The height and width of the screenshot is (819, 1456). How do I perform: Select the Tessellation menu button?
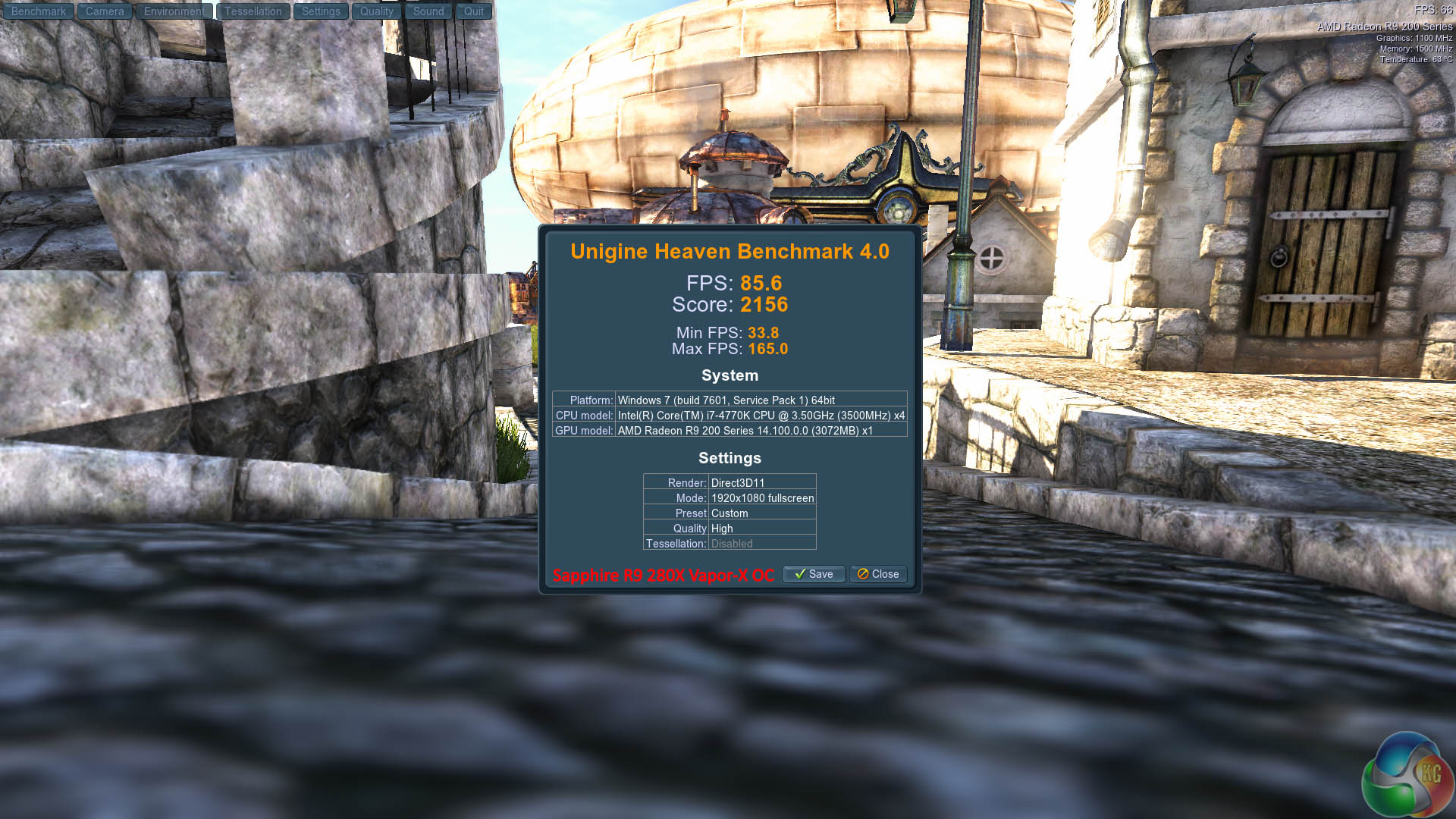pos(253,11)
